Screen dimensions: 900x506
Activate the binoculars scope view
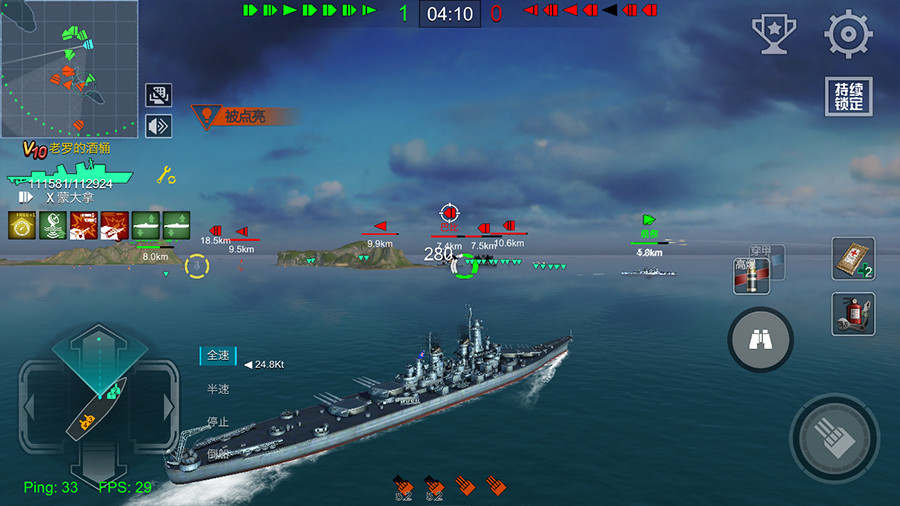point(760,340)
